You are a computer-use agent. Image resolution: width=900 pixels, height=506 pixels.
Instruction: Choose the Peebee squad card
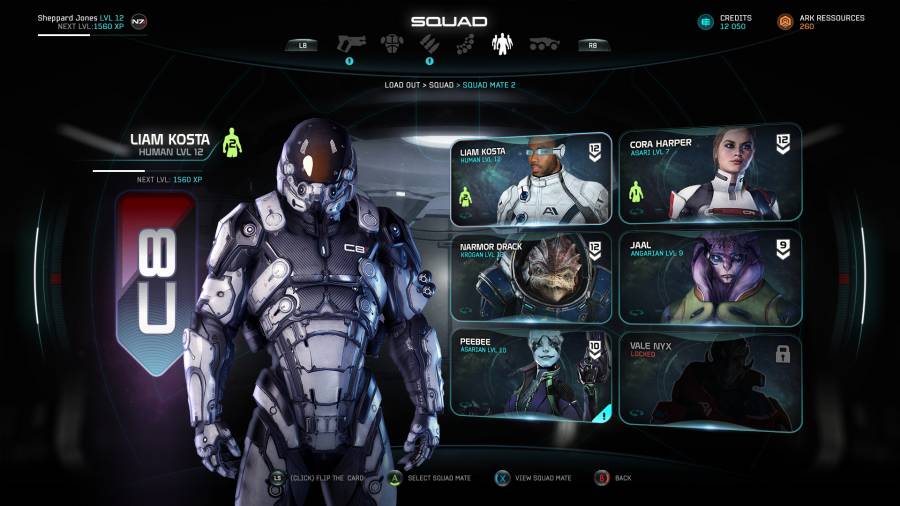(x=530, y=372)
